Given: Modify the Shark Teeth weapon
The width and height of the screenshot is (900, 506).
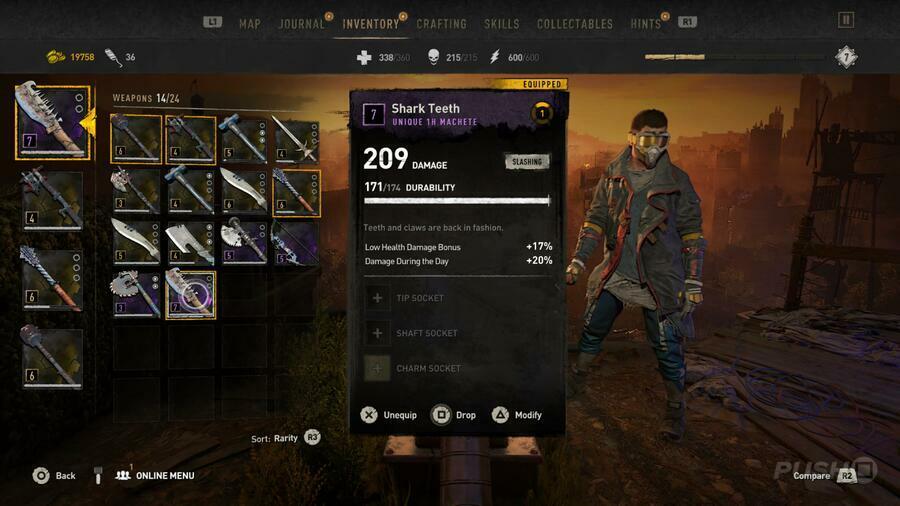Looking at the screenshot, I should [516, 415].
